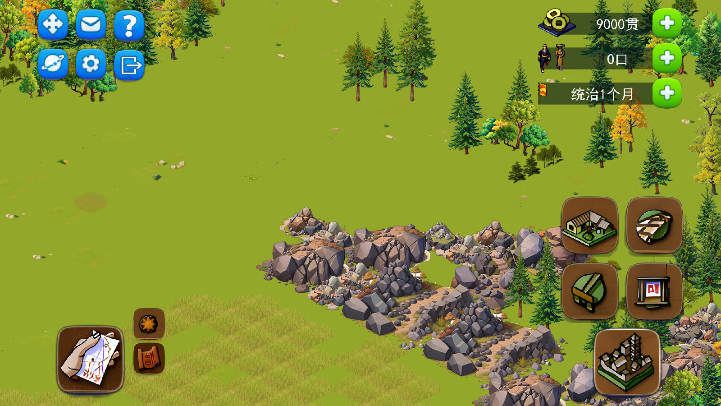721x406 pixels.
Task: Open the red banner shrine icon
Action: coord(654,291)
